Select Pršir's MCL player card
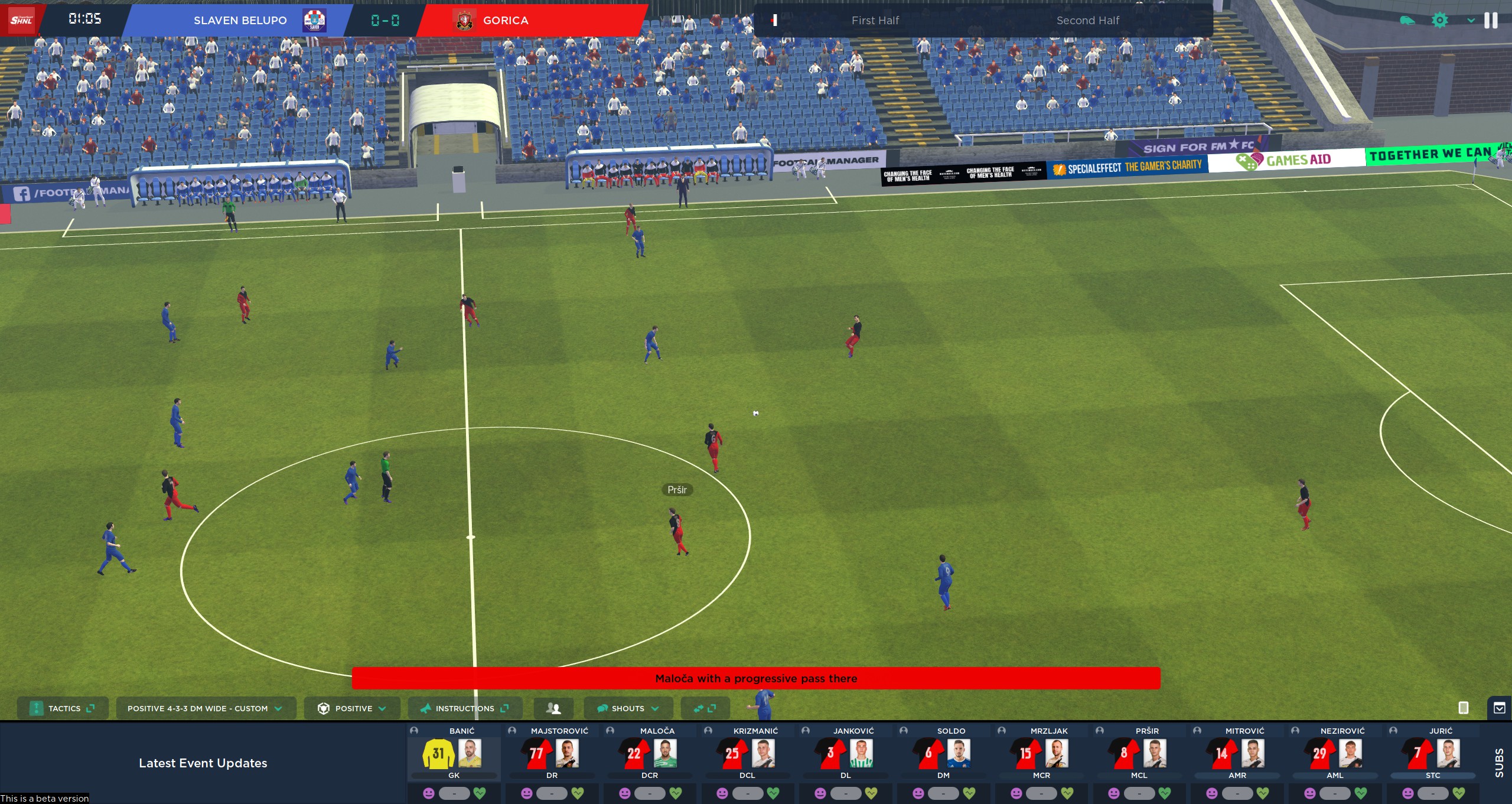The height and width of the screenshot is (804, 1512). point(1139,754)
